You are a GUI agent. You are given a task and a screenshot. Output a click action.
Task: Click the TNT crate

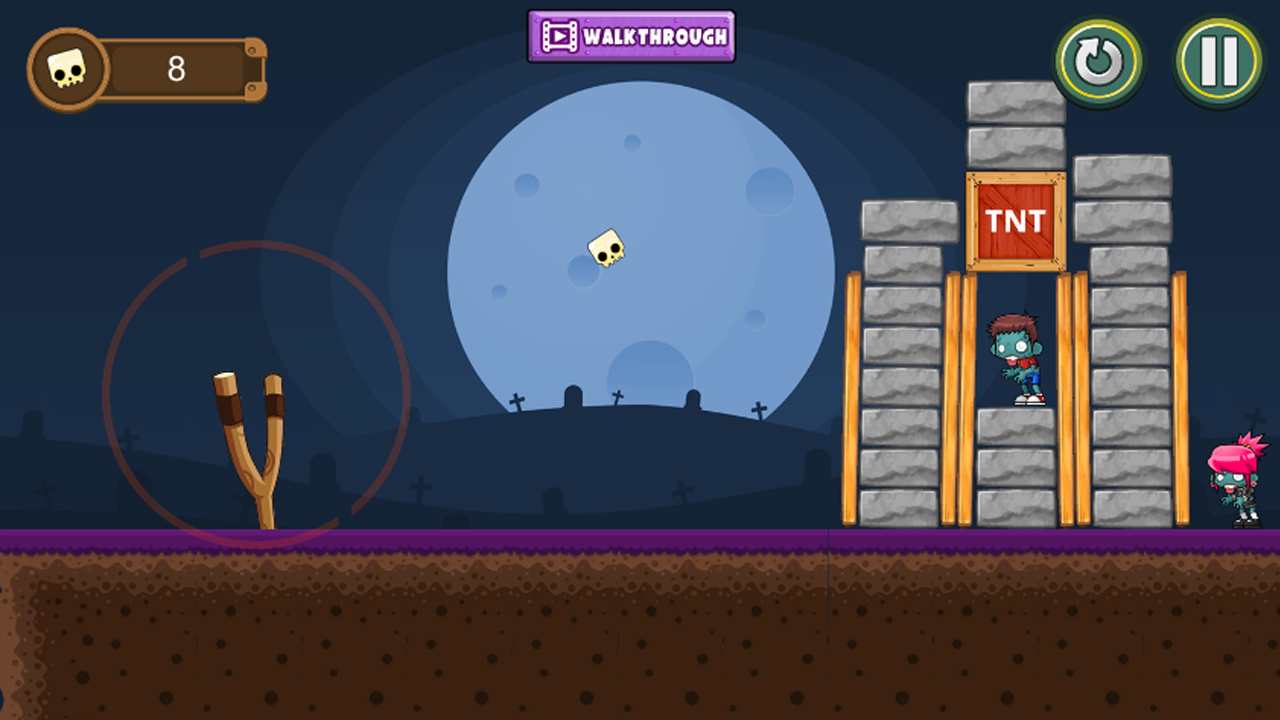pos(1013,222)
